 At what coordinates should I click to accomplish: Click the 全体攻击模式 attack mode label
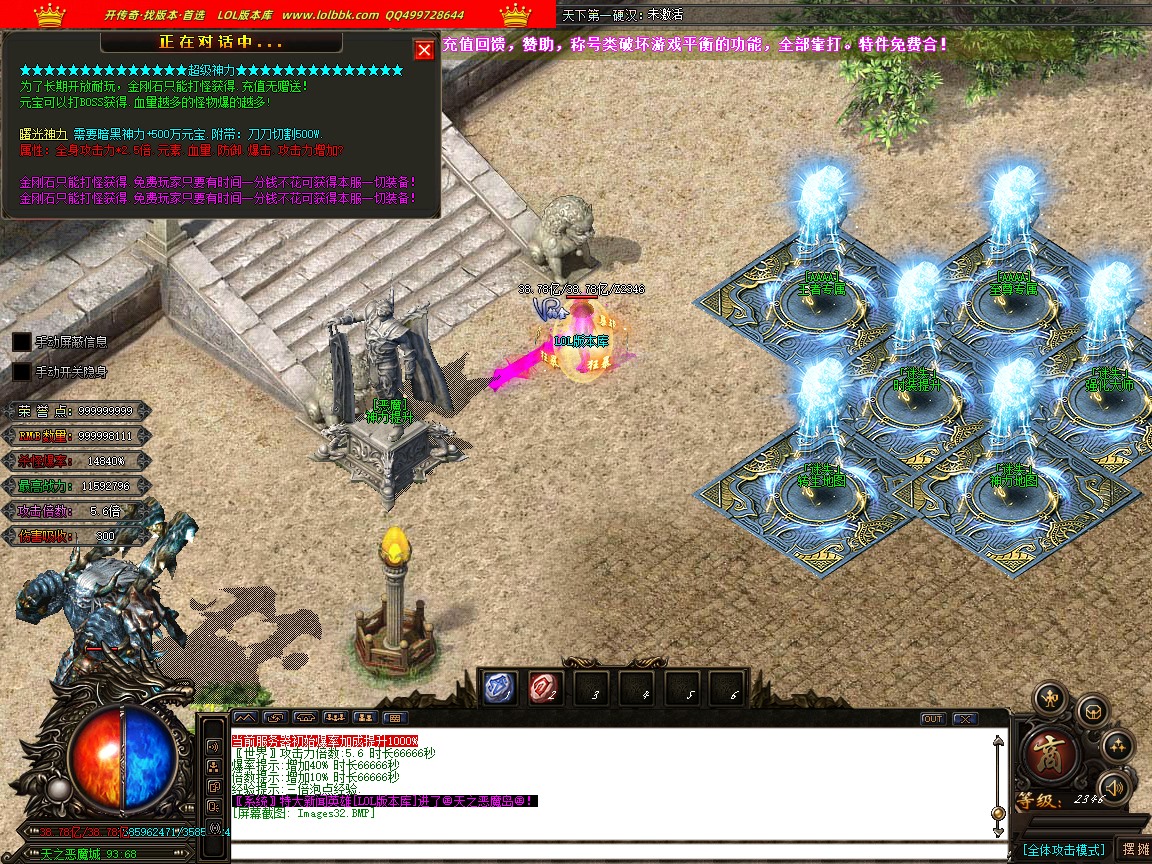coord(1063,850)
